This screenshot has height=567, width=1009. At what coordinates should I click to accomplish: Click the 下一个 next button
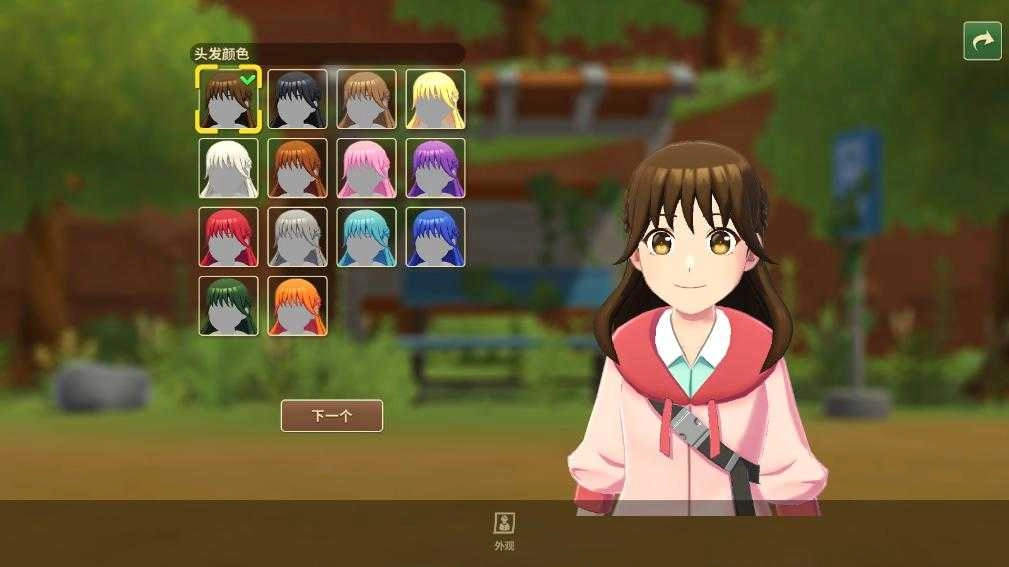(x=332, y=416)
